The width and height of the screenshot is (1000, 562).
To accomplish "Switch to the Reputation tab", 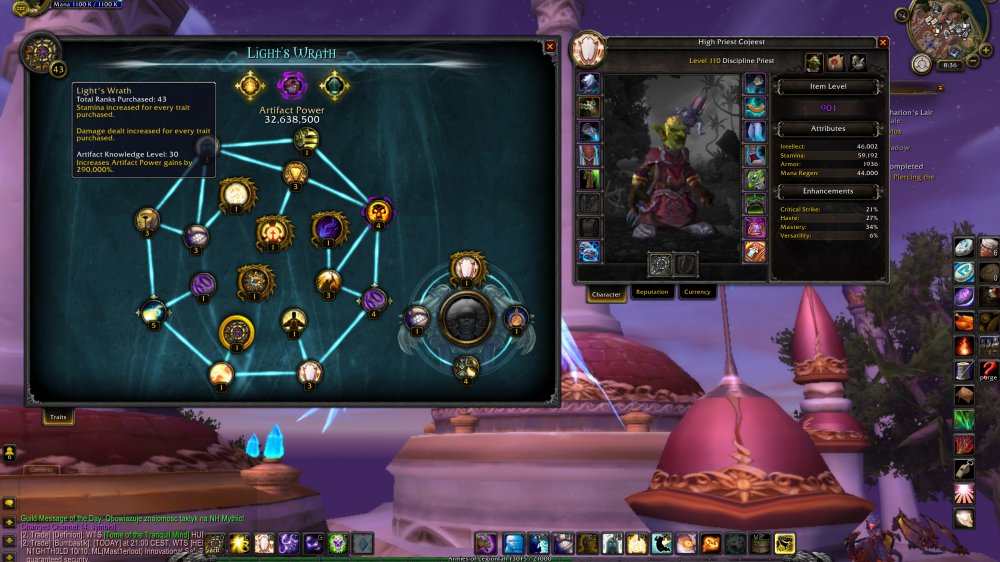I will pos(652,293).
